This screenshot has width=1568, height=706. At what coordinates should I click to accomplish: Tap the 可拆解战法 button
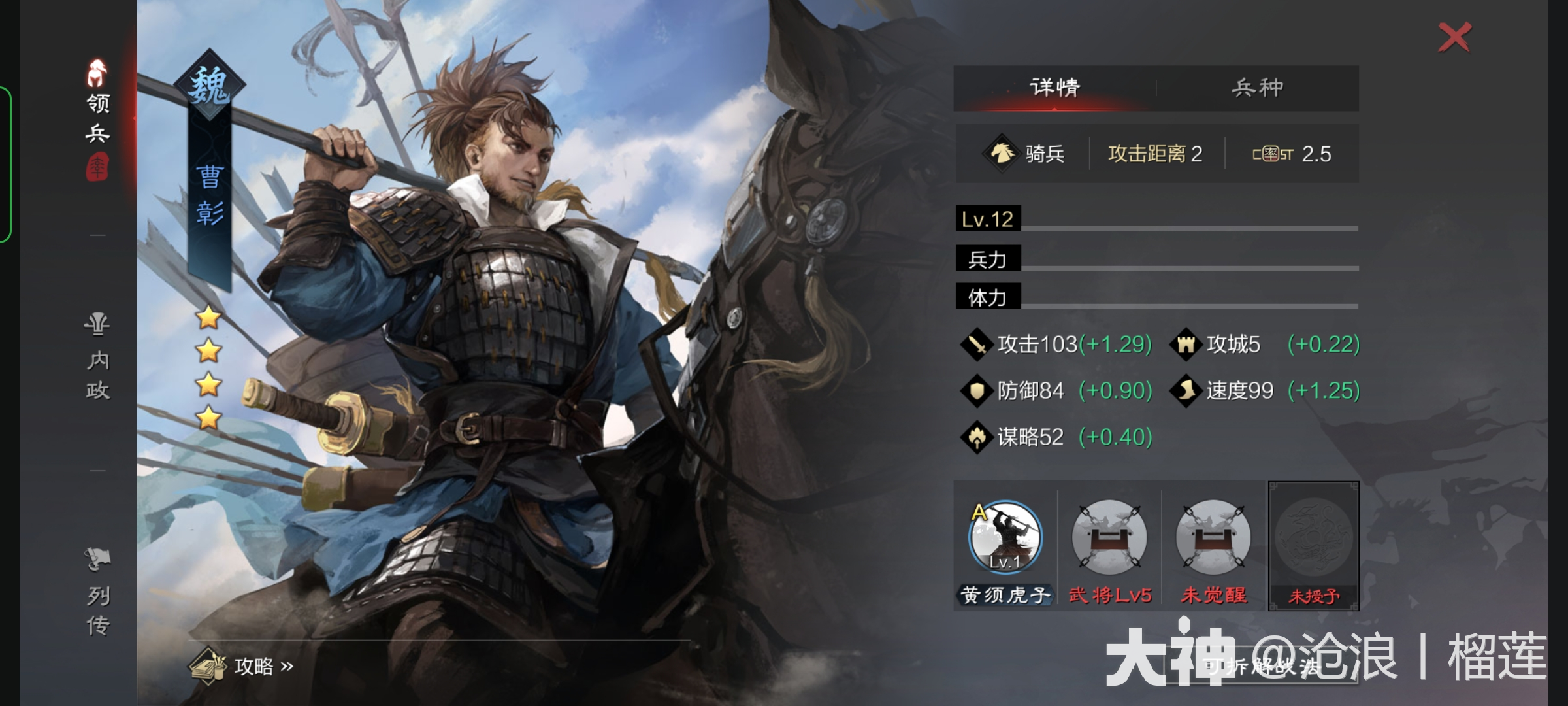(x=1262, y=665)
